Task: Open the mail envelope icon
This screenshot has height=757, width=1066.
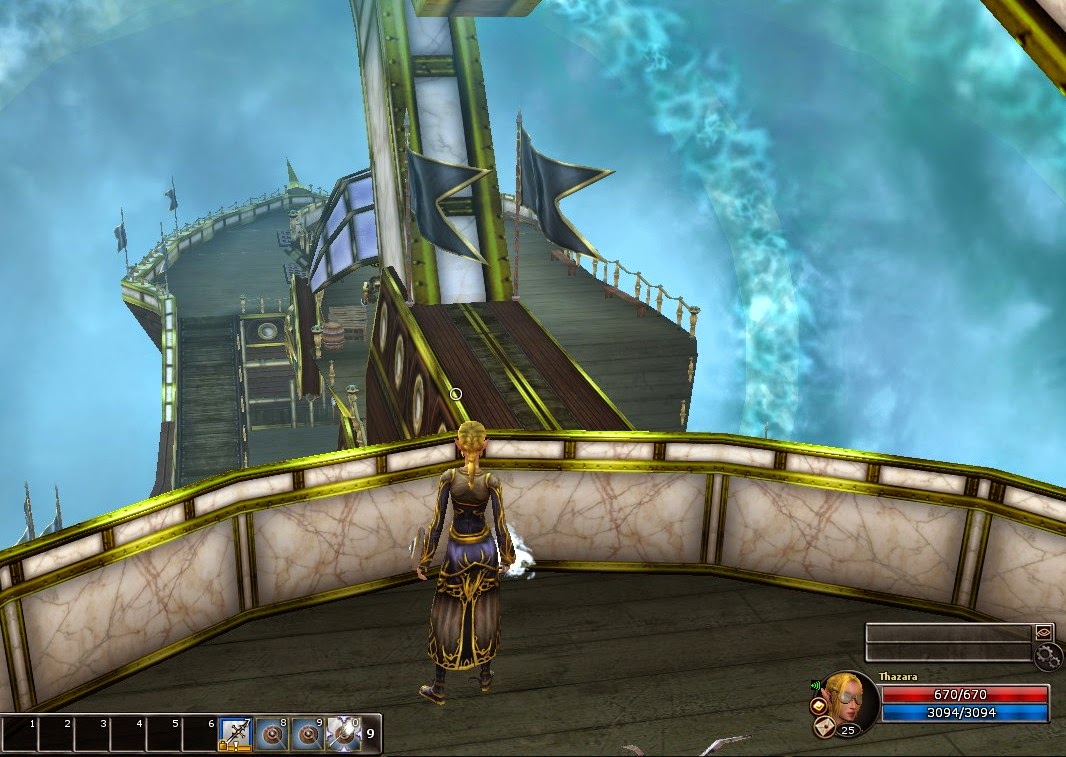Action: coord(826,728)
